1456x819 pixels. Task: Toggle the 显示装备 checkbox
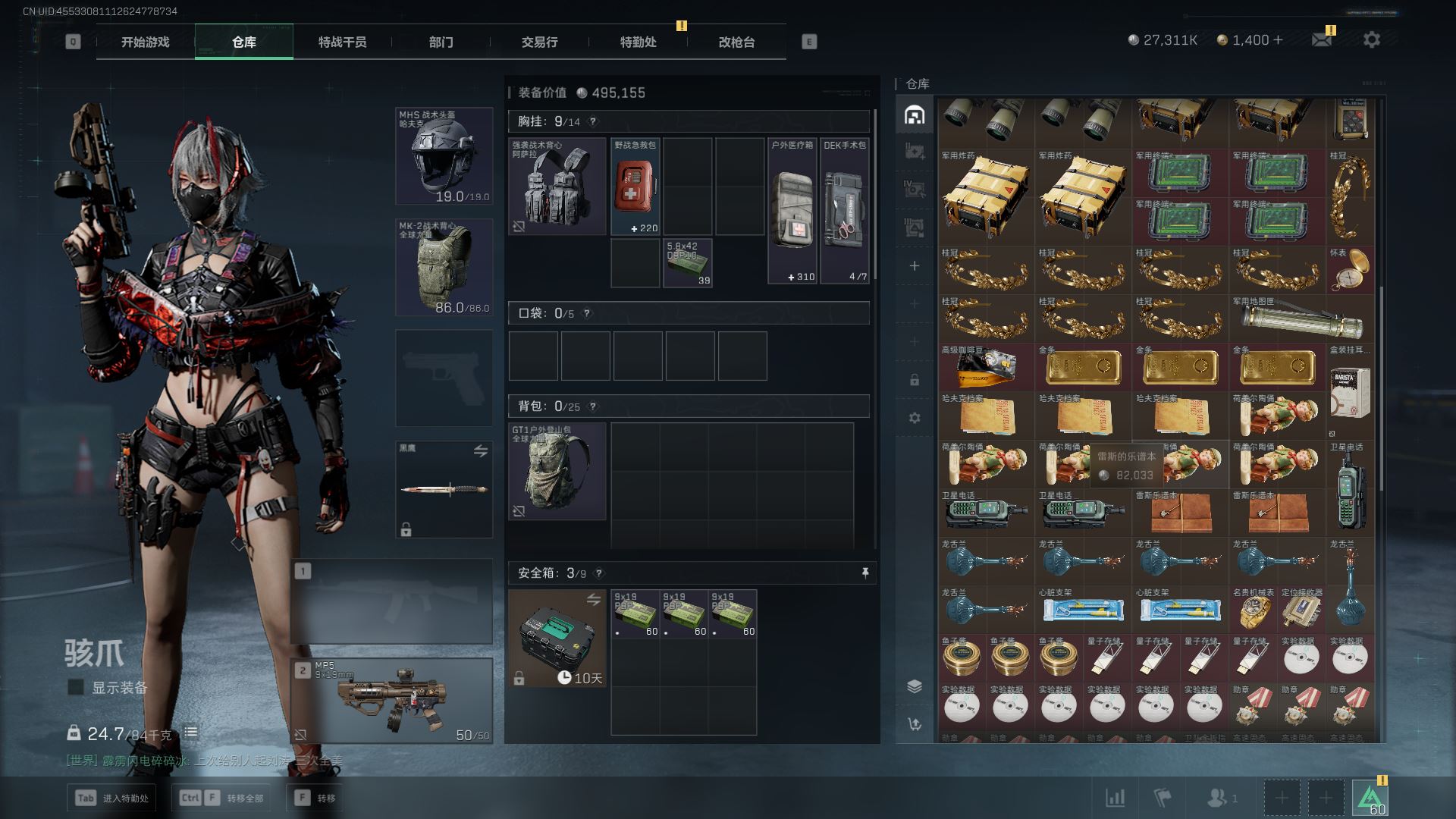tap(76, 688)
